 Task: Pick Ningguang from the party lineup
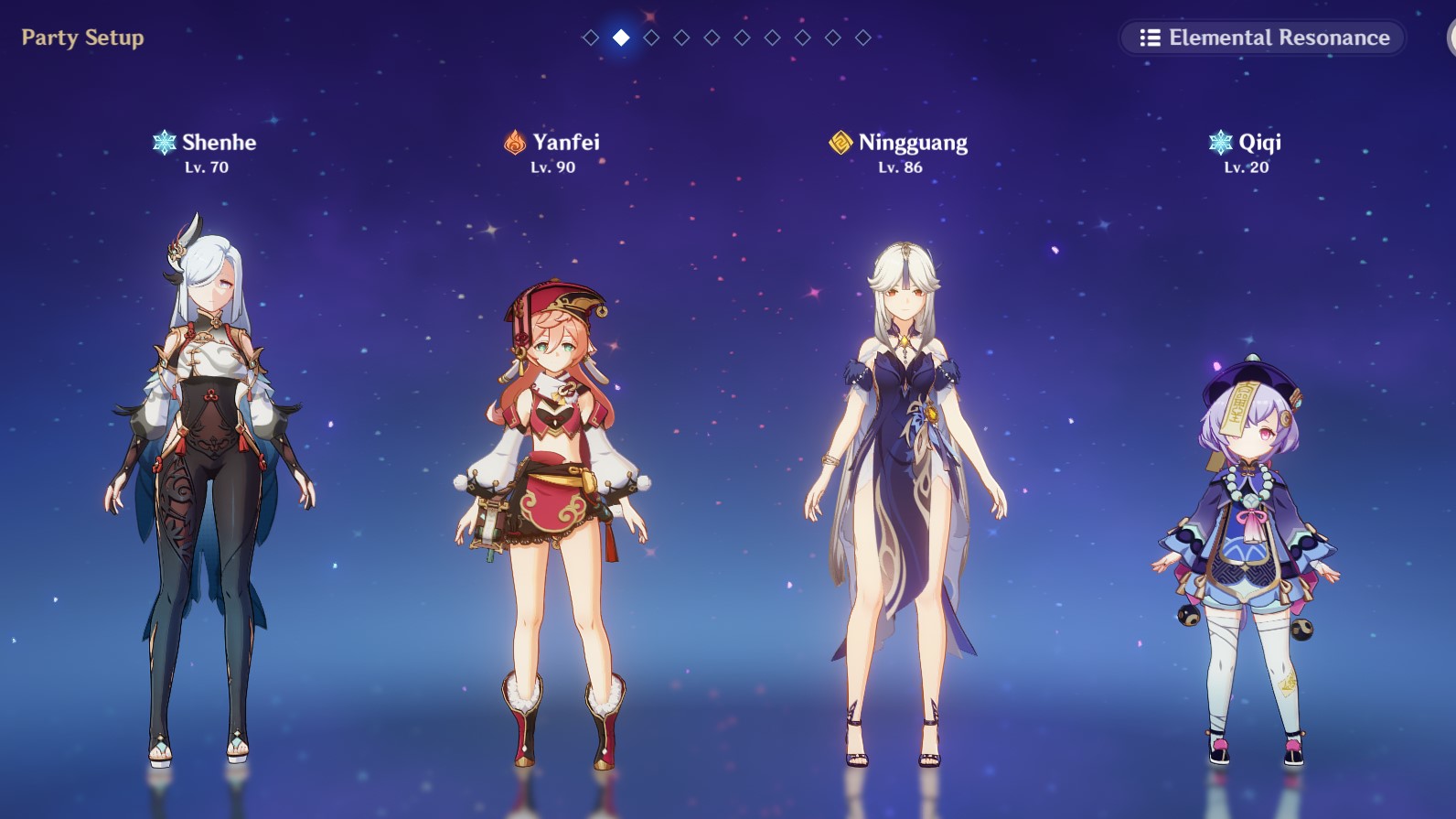(x=903, y=494)
